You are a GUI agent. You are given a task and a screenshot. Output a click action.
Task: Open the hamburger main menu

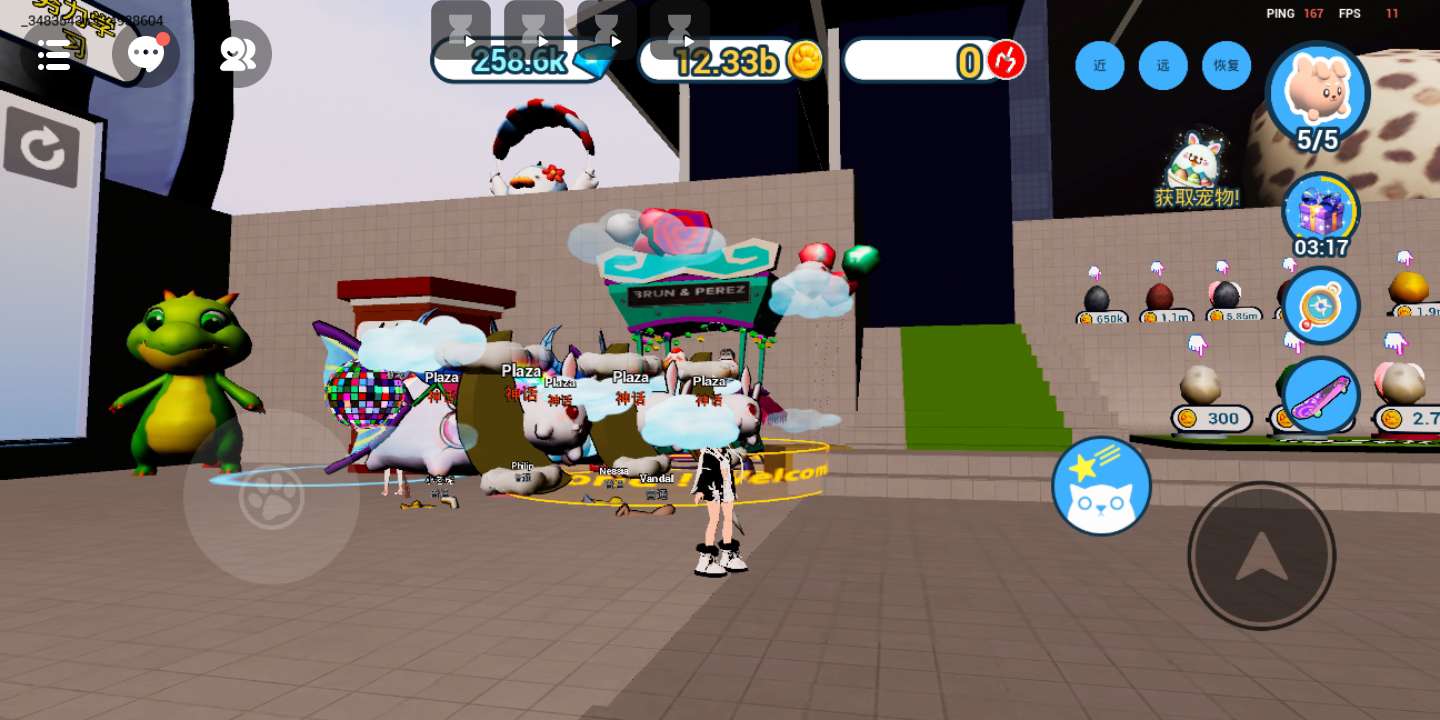pyautogui.click(x=54, y=55)
